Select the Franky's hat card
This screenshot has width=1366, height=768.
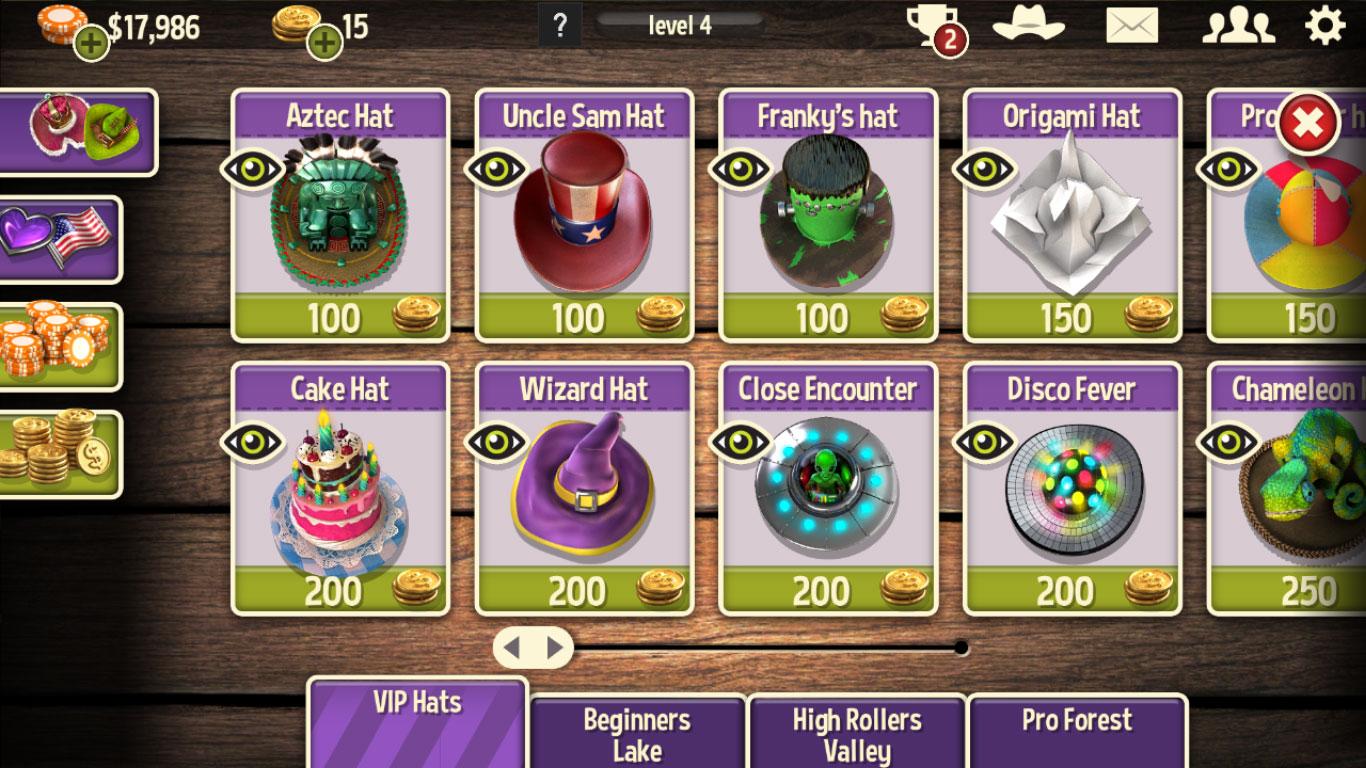click(828, 215)
